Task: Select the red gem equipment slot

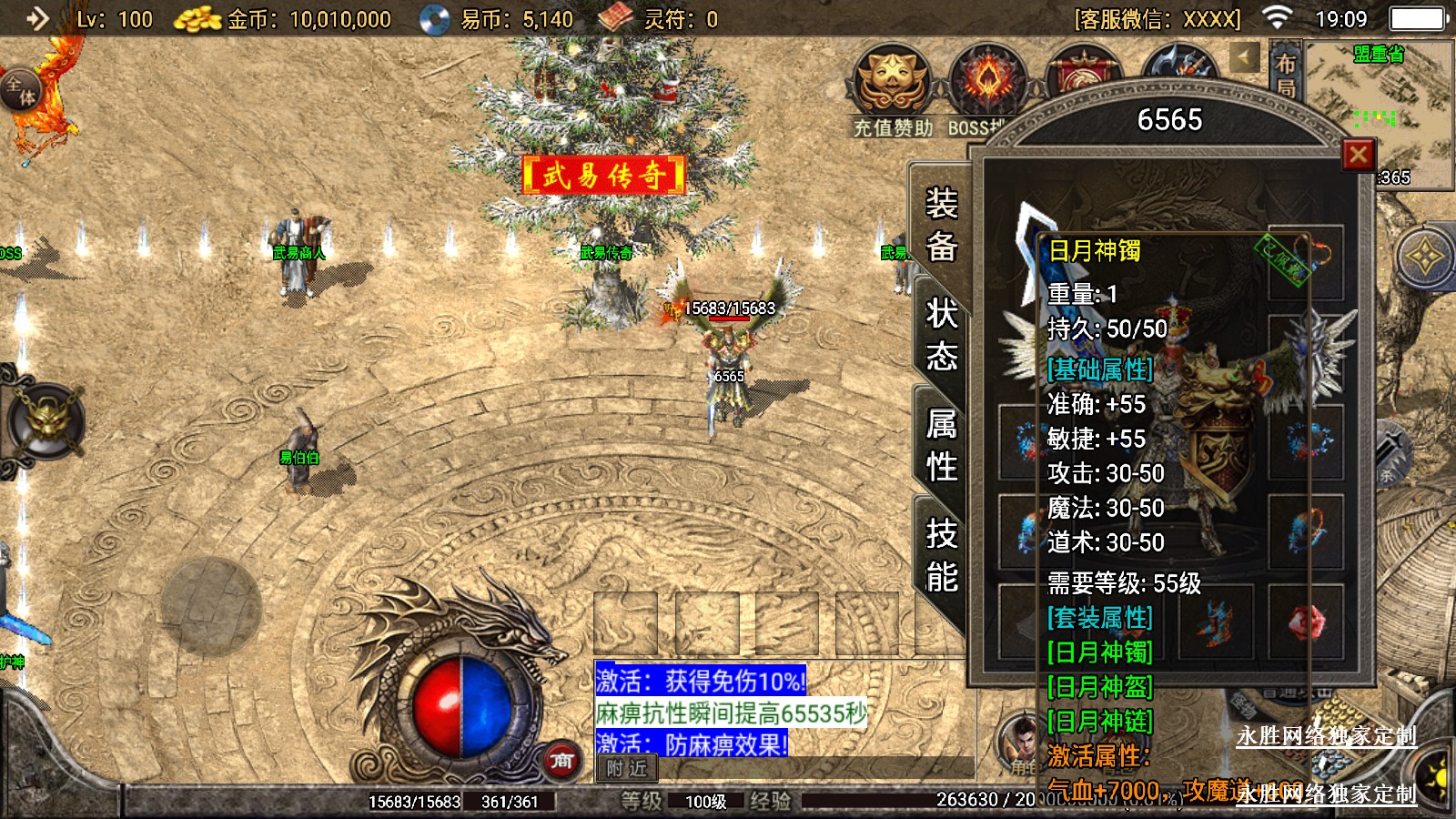Action: click(1306, 622)
